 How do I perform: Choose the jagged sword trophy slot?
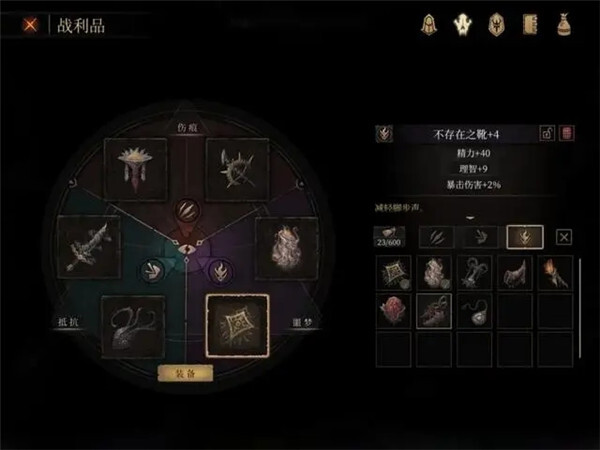(x=87, y=246)
